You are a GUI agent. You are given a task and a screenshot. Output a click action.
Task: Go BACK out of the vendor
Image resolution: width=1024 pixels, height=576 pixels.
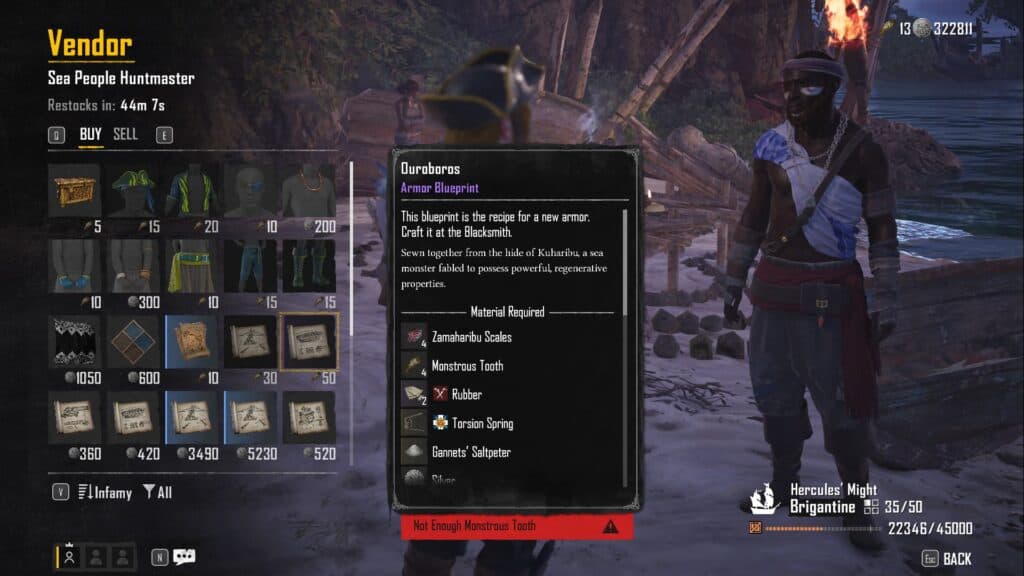point(956,558)
